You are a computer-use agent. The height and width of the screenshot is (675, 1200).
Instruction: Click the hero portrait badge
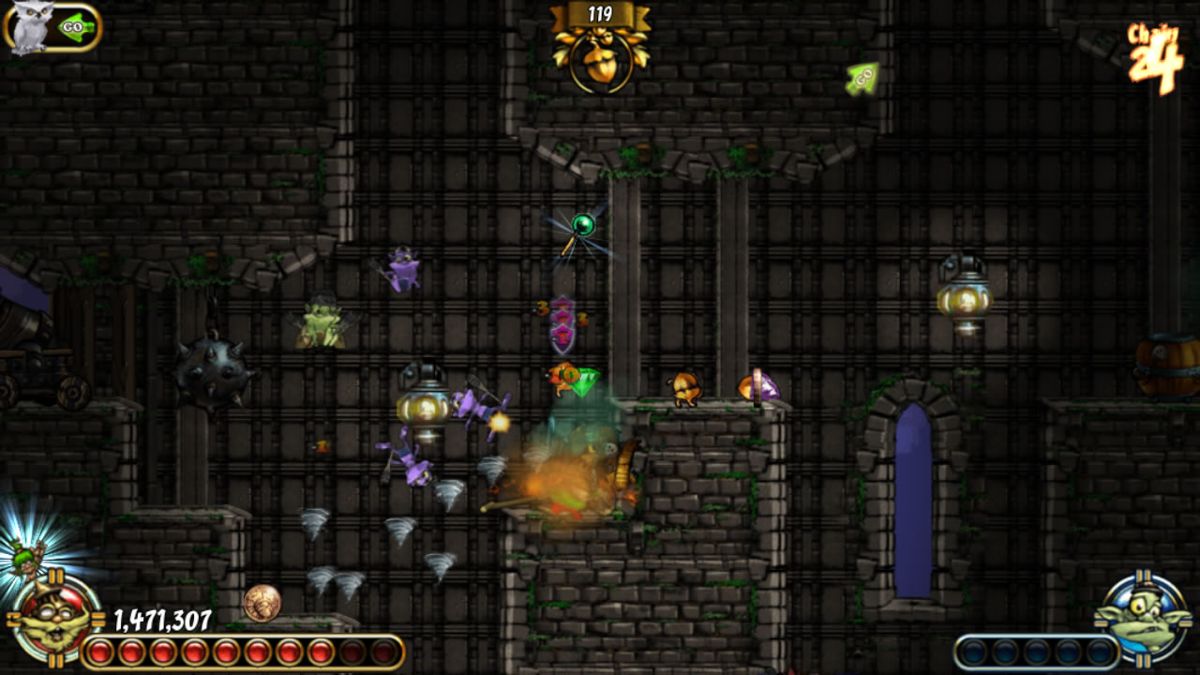(x=55, y=621)
